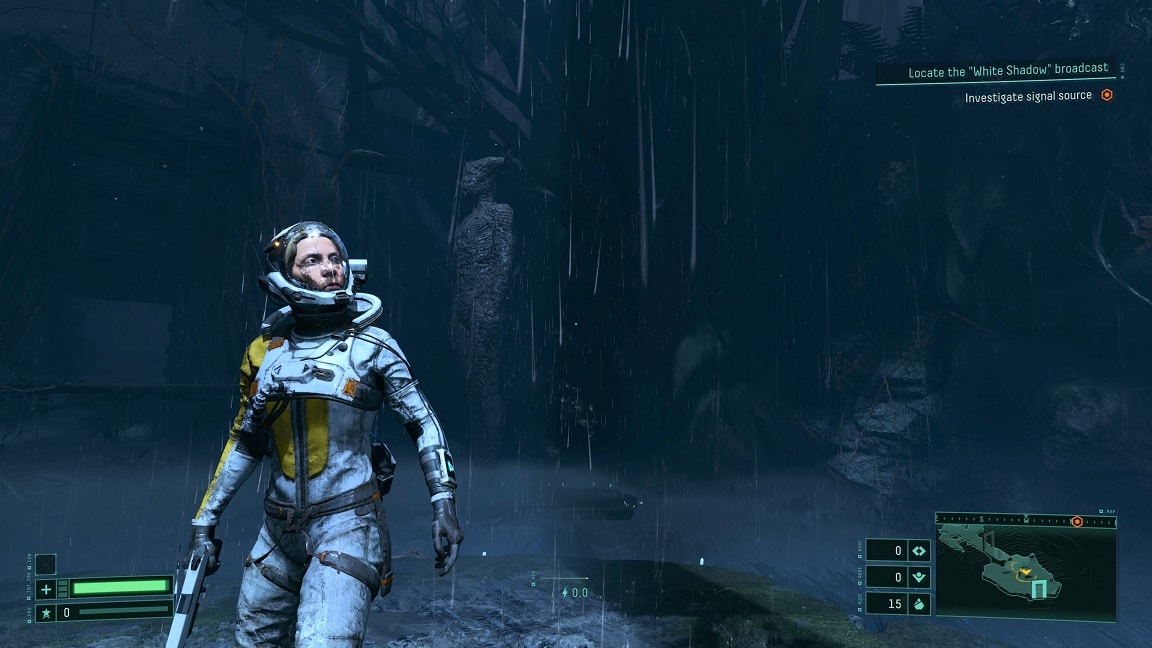Click the yellow player arrow on the minimap
The height and width of the screenshot is (648, 1152).
pos(1025,574)
